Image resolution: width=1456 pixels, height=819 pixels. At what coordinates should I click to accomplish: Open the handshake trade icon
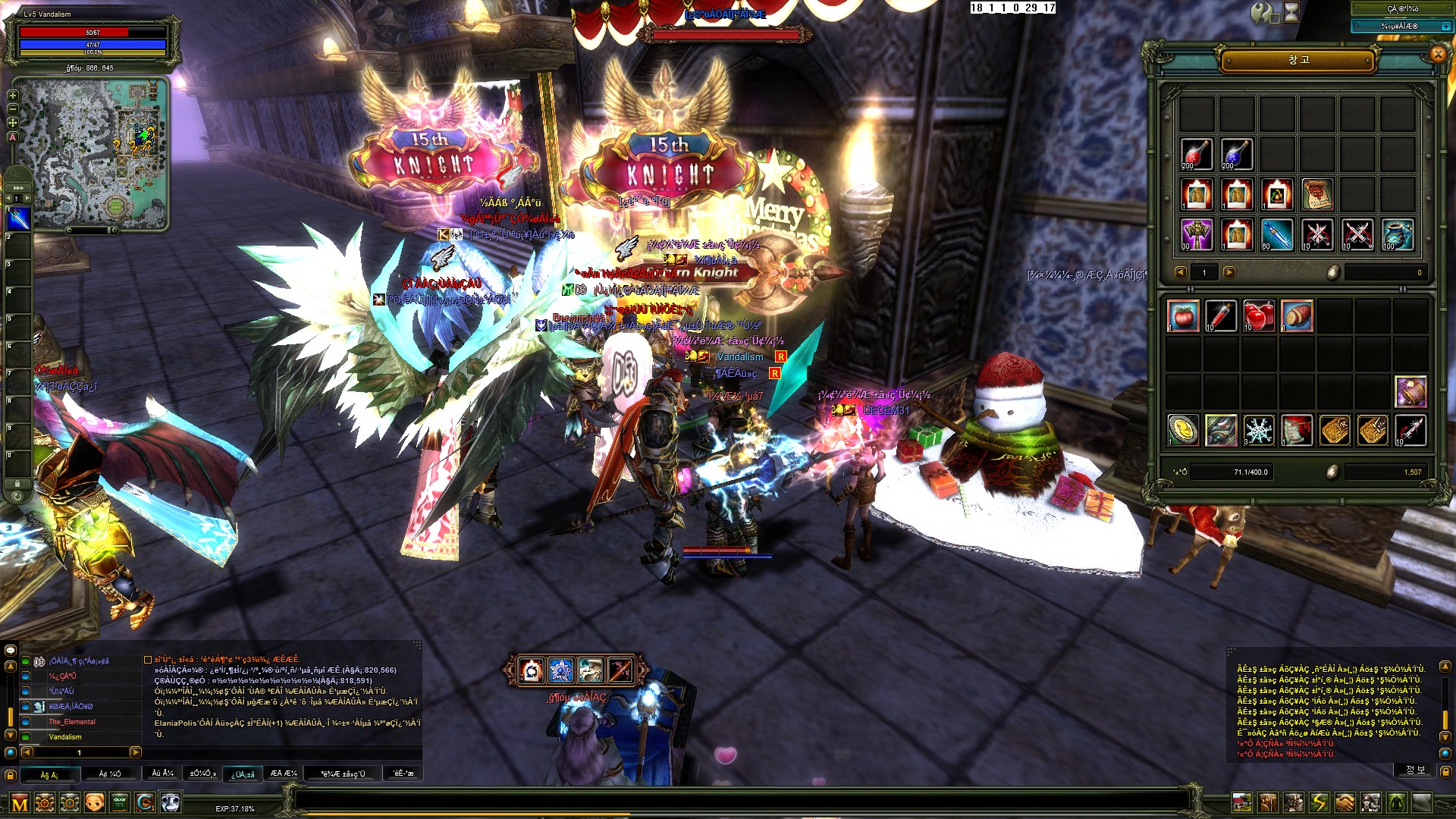tap(1345, 802)
